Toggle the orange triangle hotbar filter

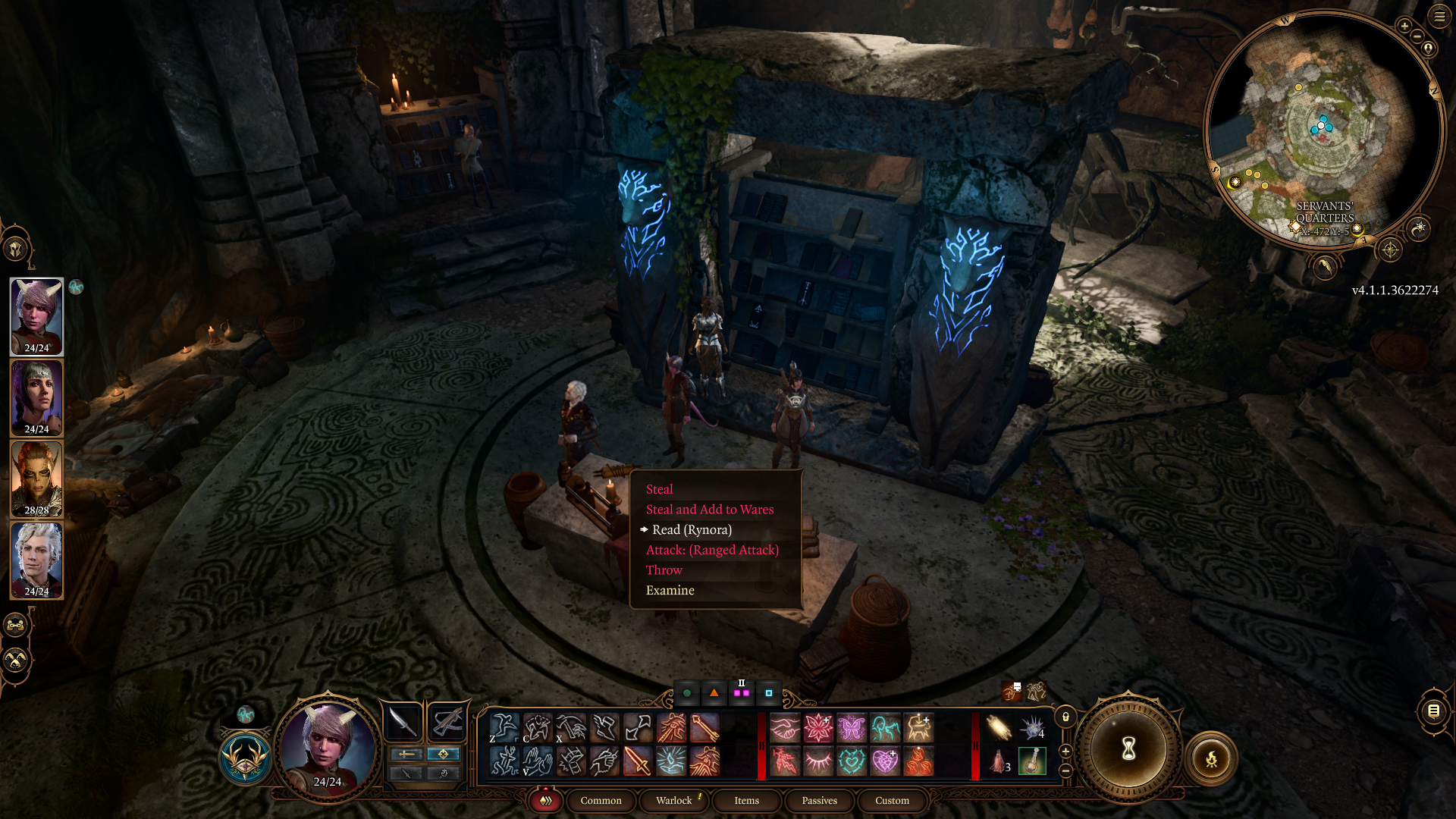(713, 693)
